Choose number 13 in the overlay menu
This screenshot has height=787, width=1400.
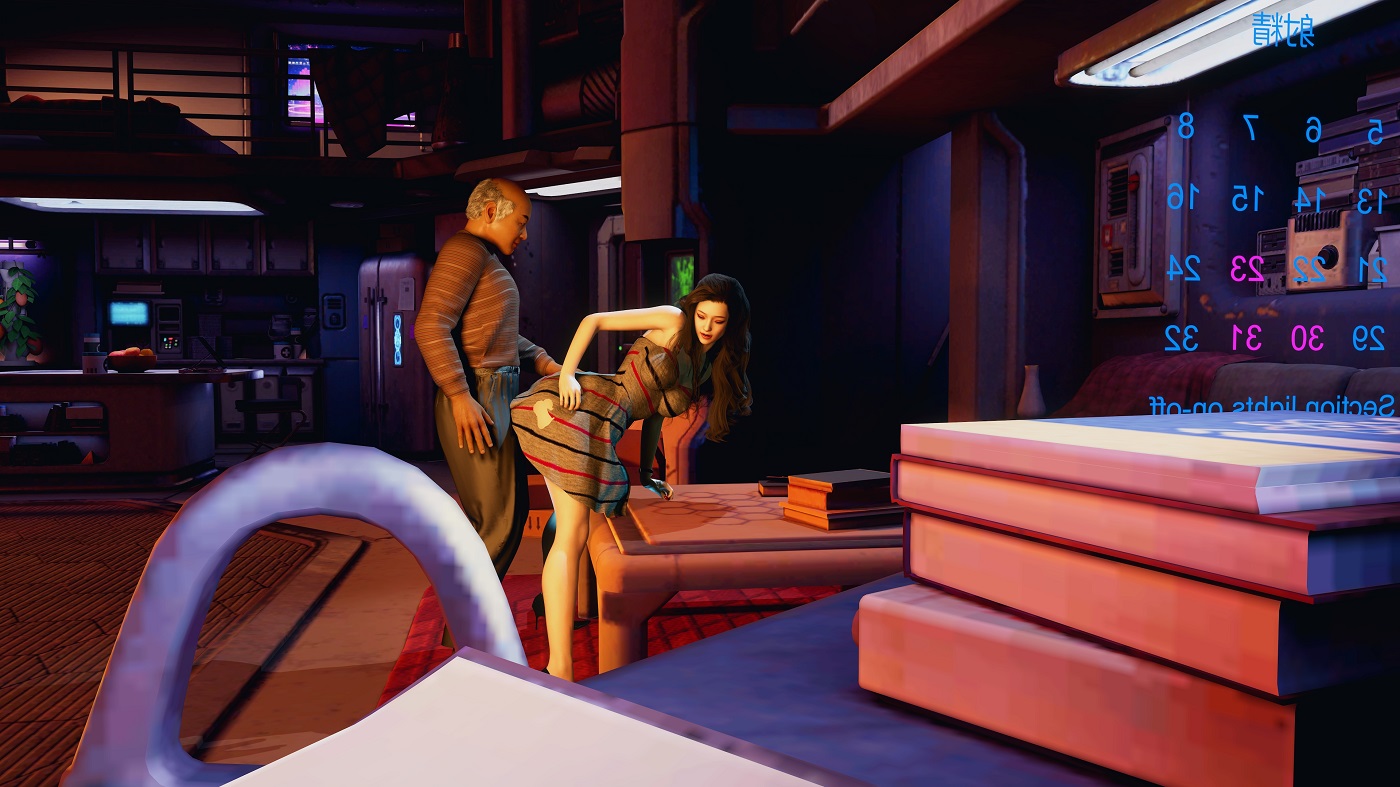pos(1369,200)
